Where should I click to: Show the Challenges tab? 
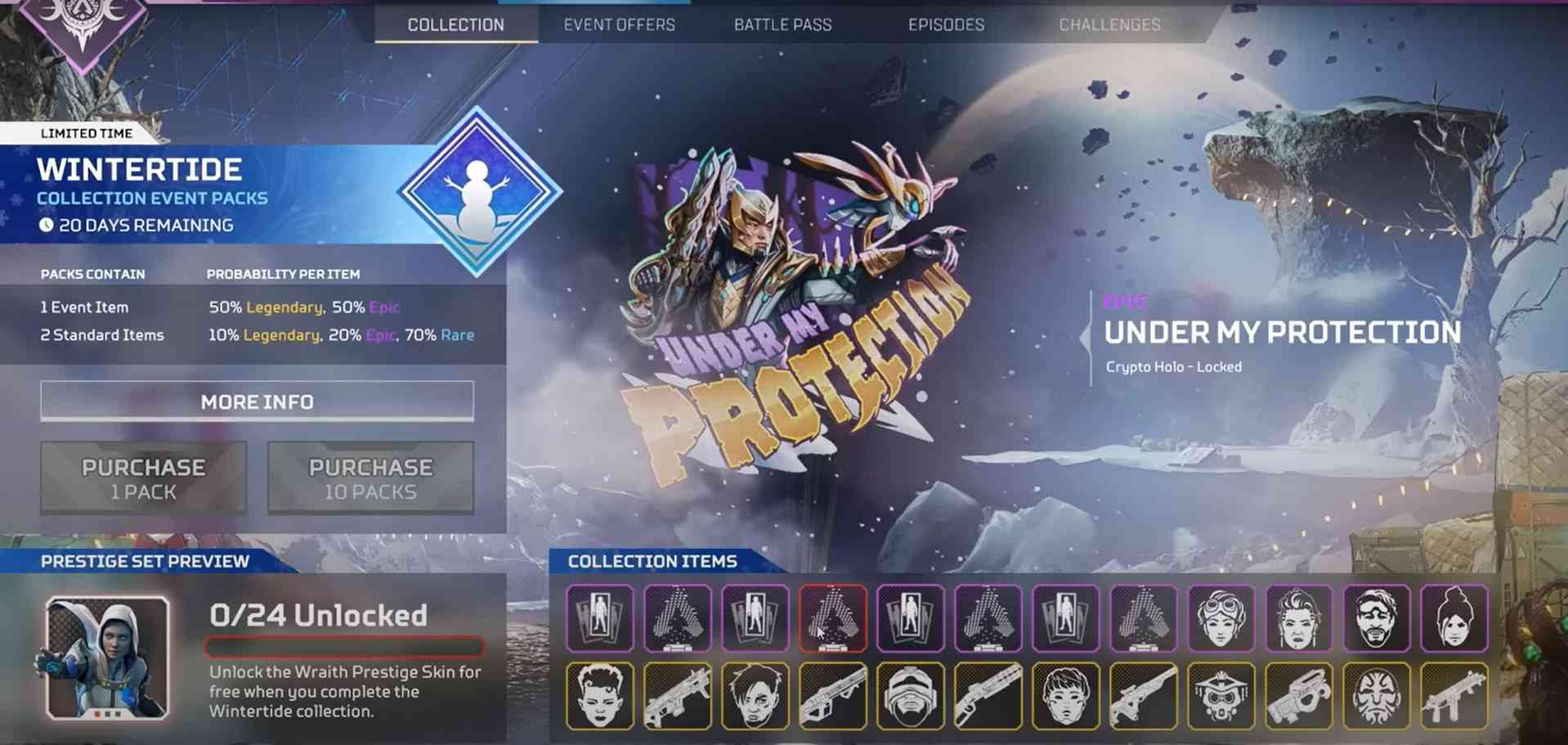coord(1109,25)
